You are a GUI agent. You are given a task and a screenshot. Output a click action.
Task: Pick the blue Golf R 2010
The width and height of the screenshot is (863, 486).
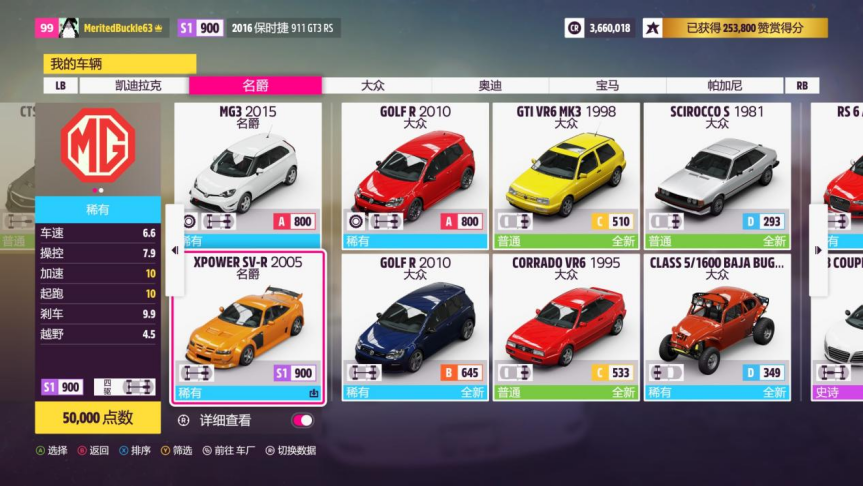[414, 327]
